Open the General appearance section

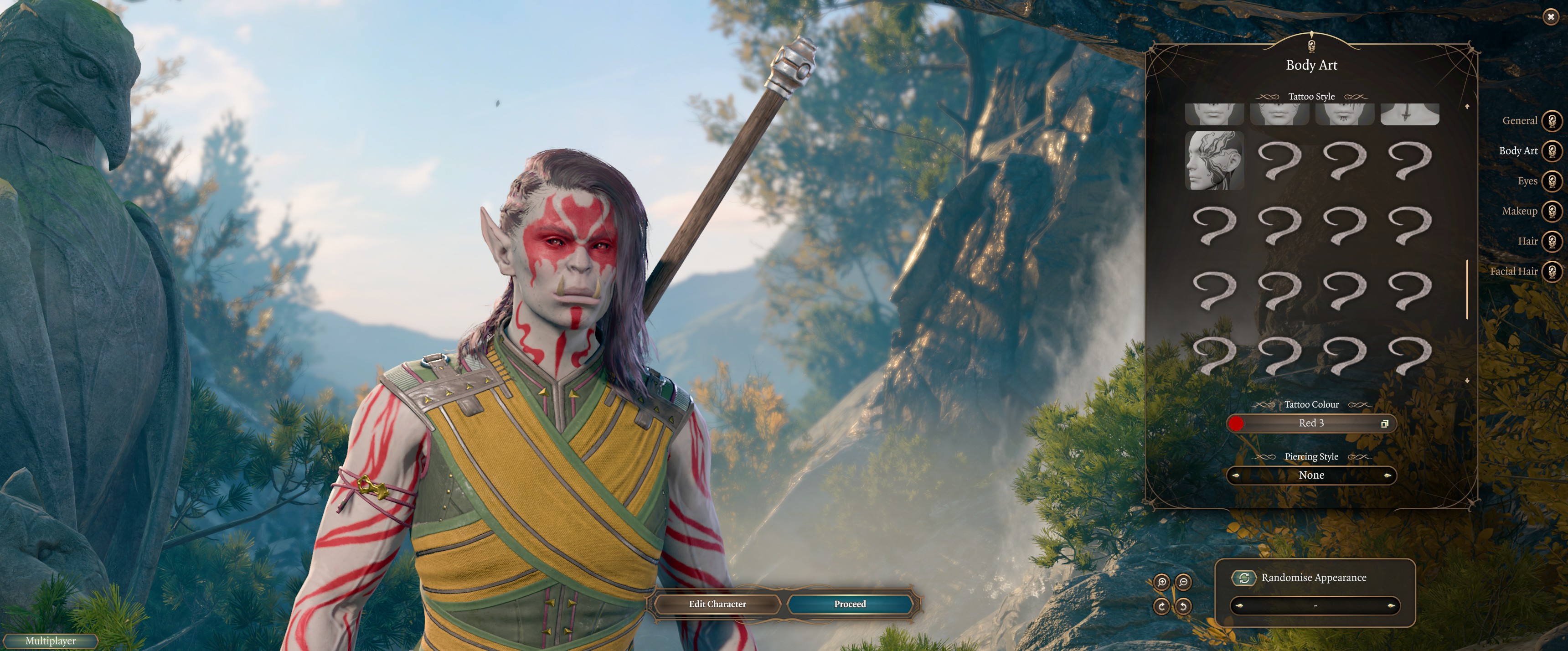point(1552,120)
